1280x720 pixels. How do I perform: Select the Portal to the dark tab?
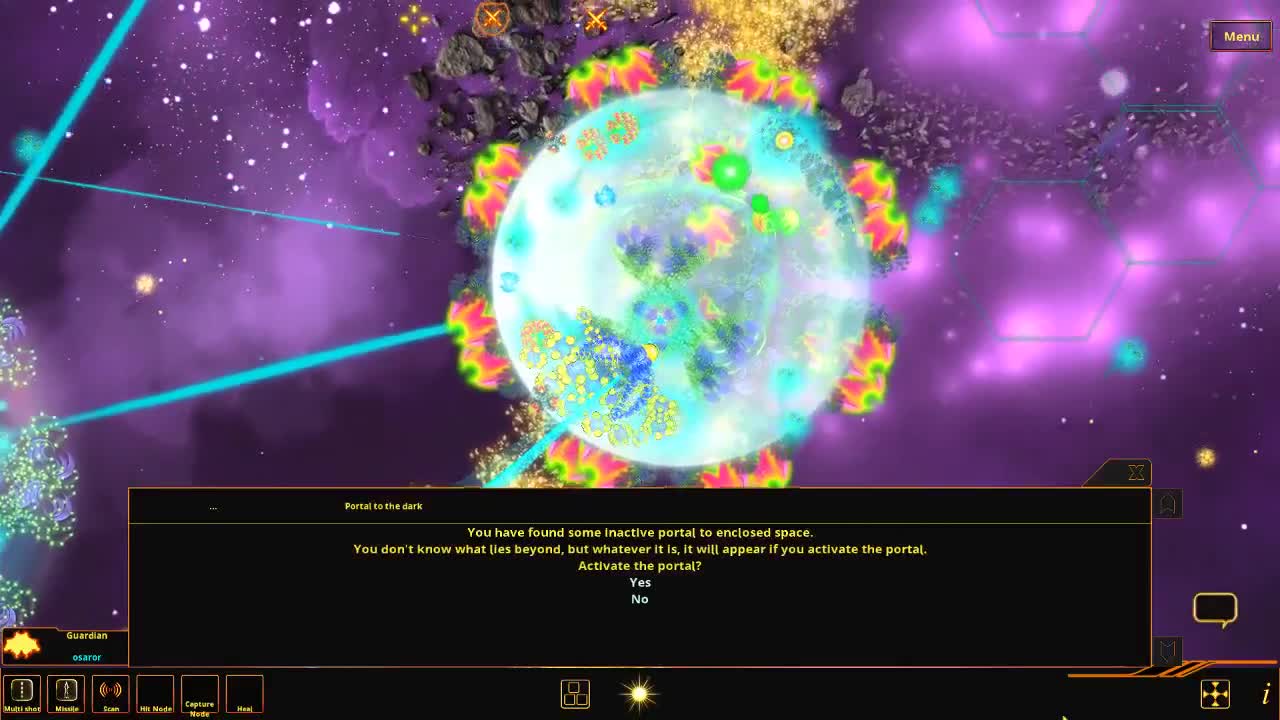pyautogui.click(x=383, y=506)
